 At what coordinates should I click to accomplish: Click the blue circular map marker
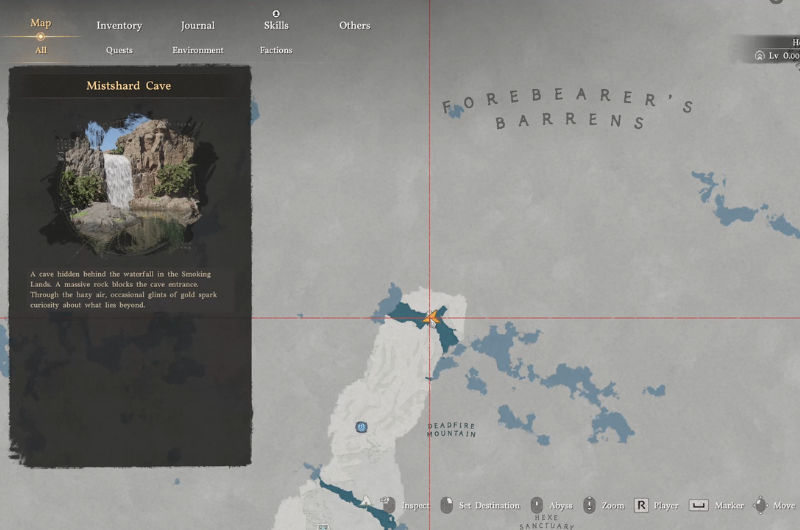(361, 427)
